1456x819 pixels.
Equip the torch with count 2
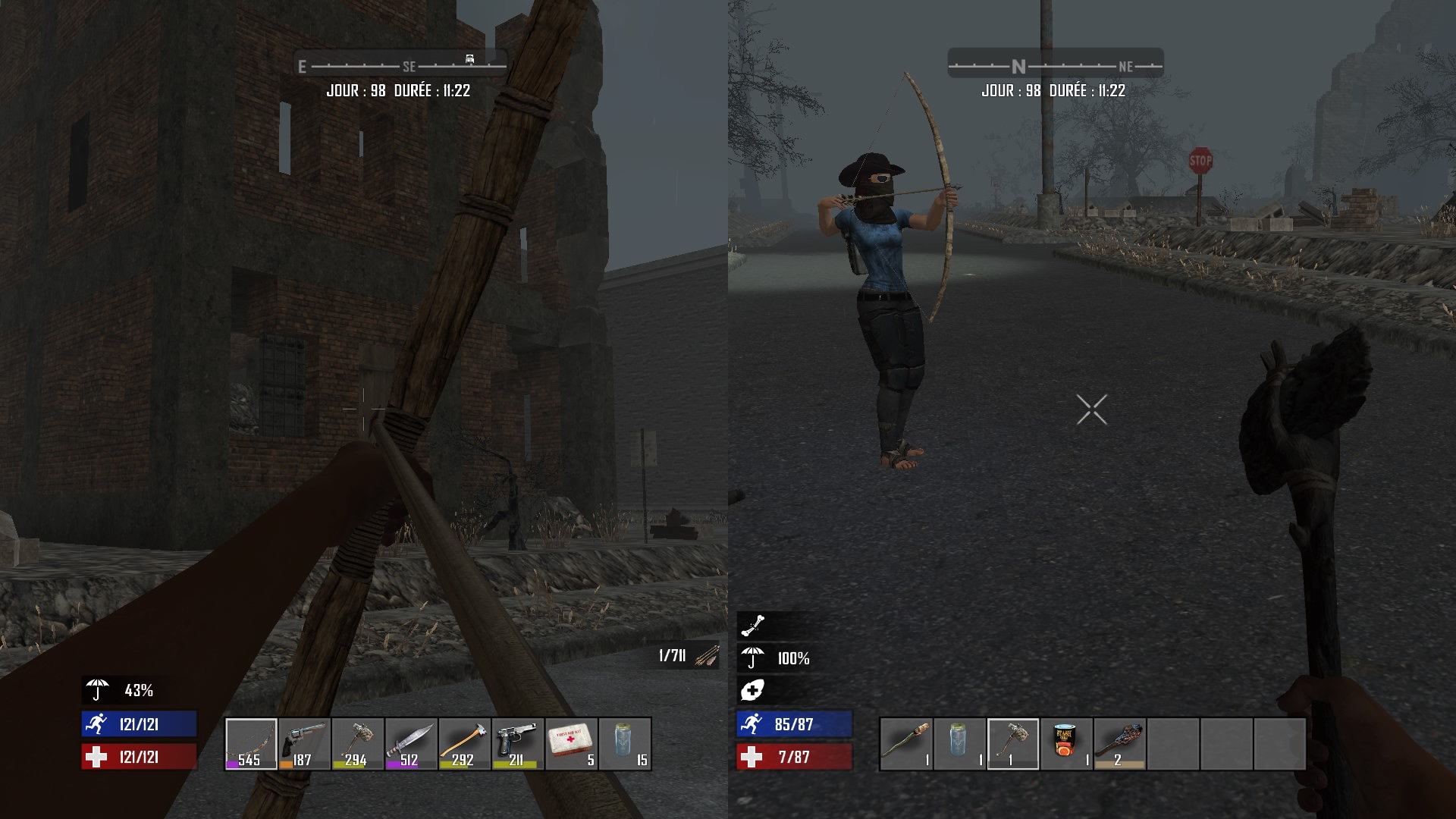click(x=1119, y=744)
